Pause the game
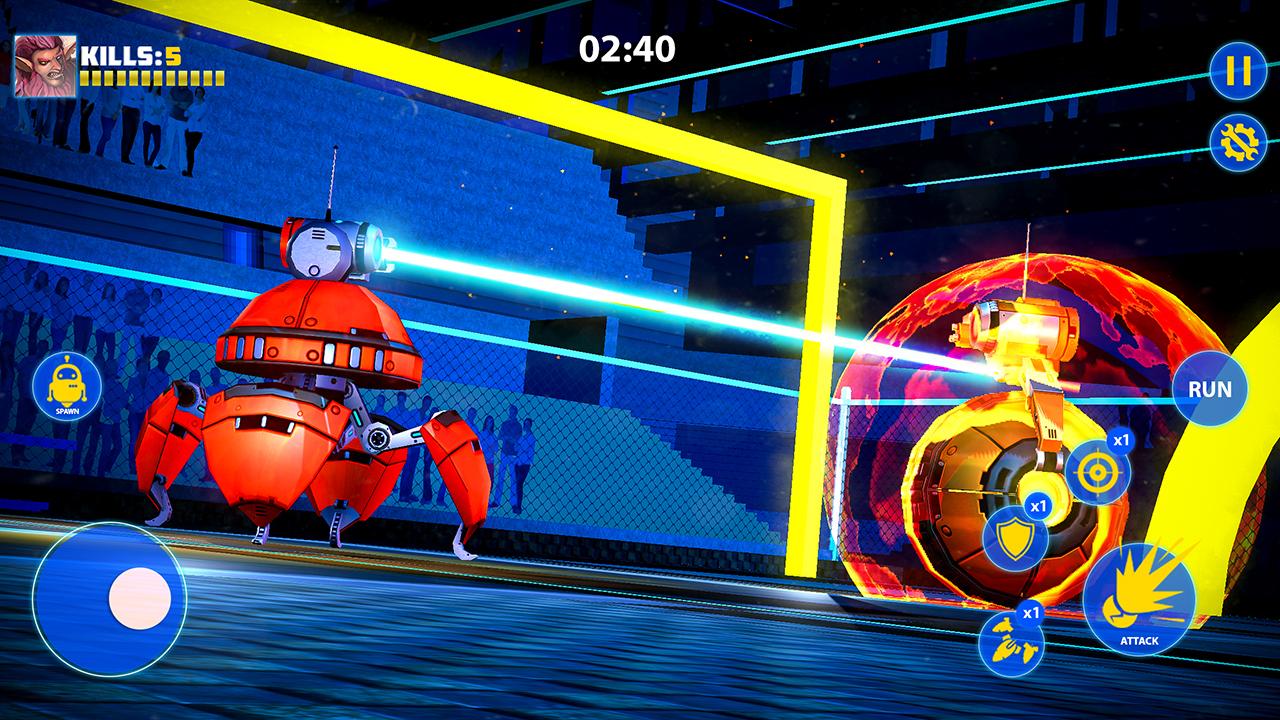This screenshot has width=1280, height=720. click(1238, 71)
